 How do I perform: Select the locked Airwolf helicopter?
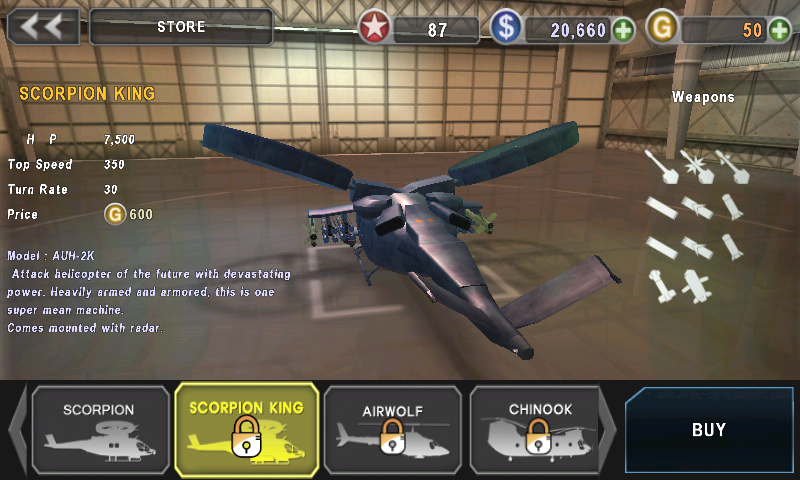[x=392, y=430]
